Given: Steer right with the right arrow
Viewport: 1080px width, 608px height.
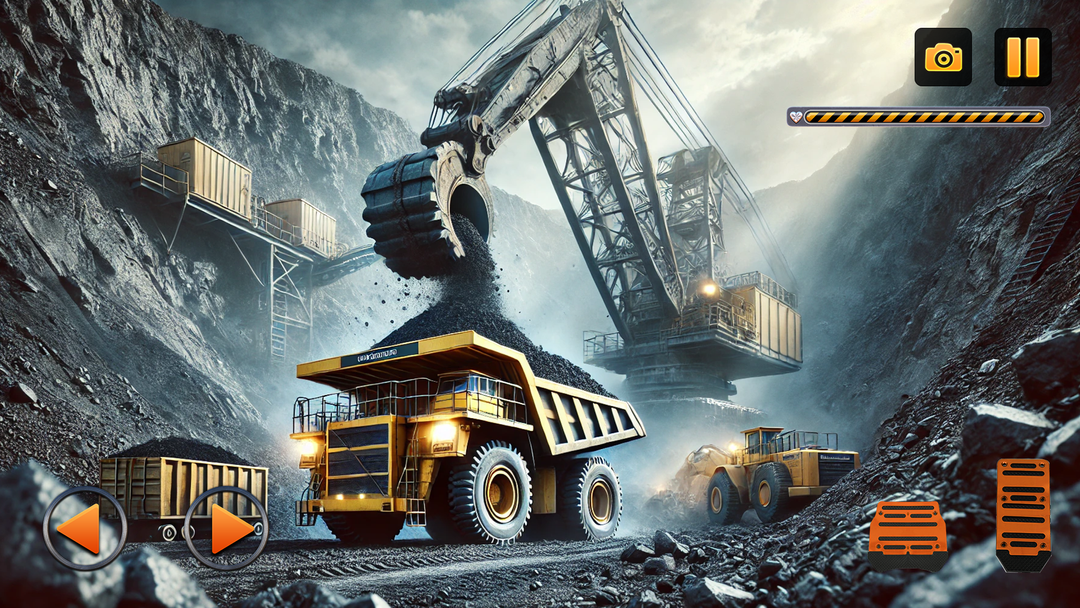Looking at the screenshot, I should [x=226, y=528].
